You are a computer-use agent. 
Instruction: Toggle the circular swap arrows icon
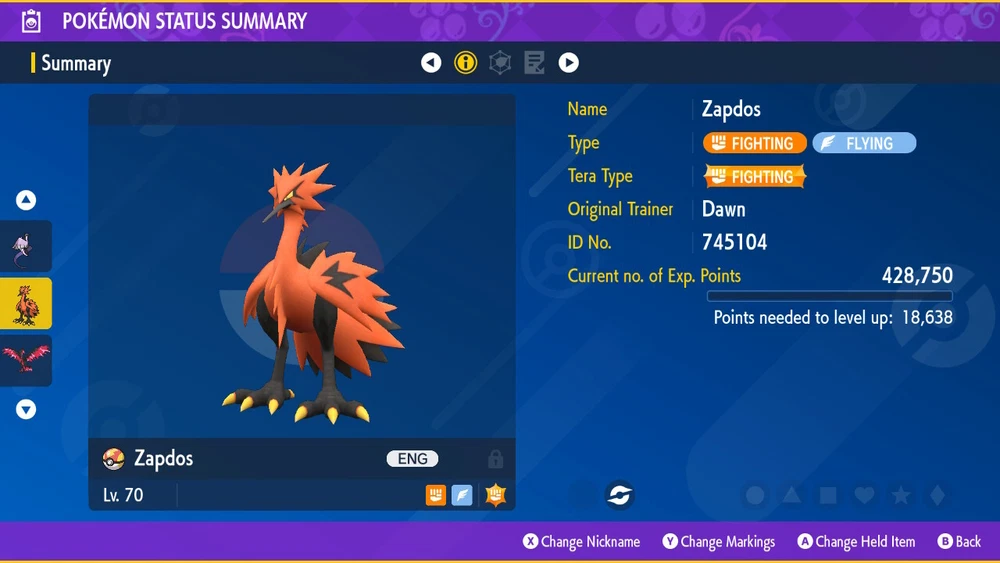tap(619, 495)
